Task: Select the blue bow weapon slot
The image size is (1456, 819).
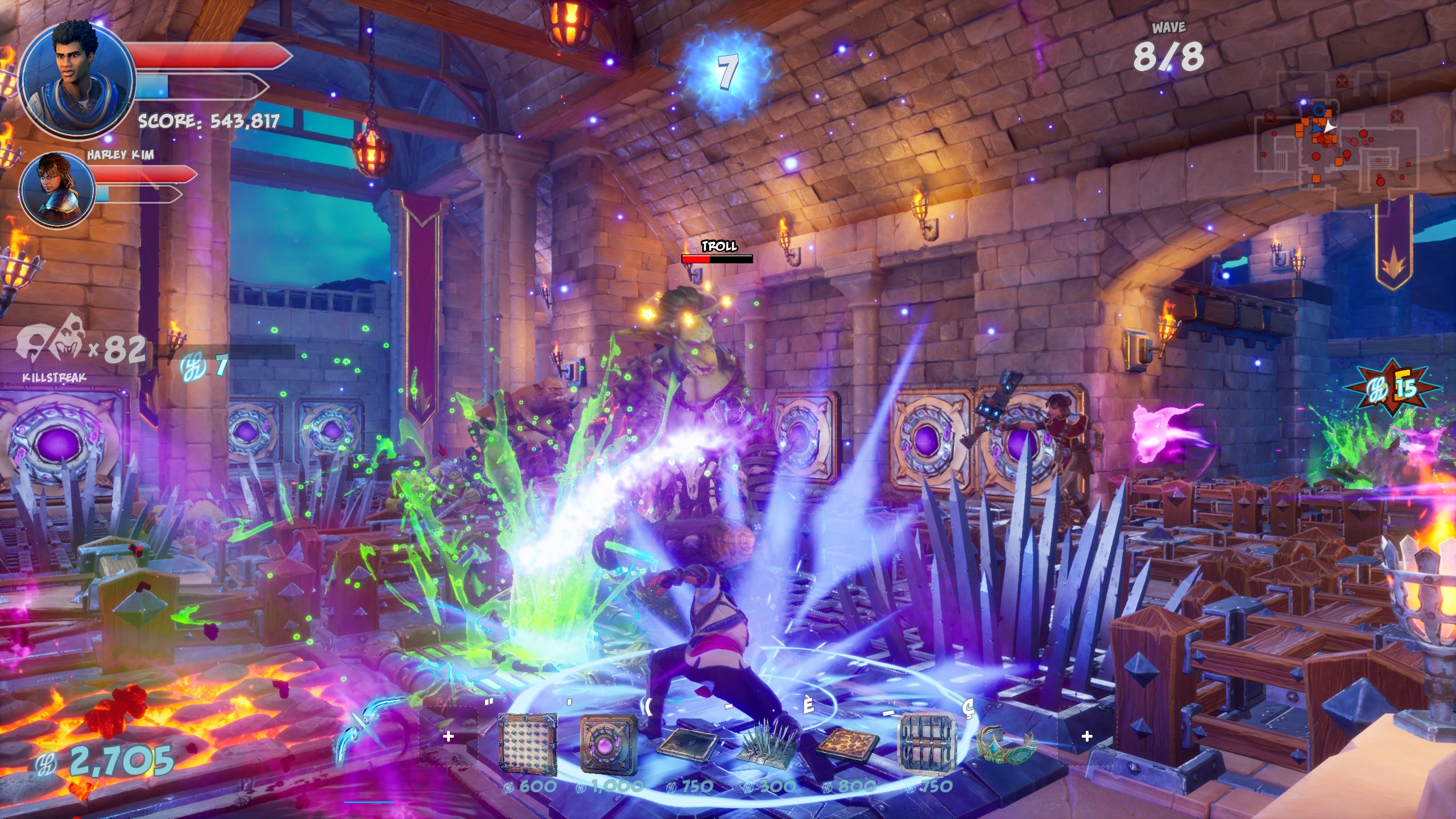Action: pyautogui.click(x=364, y=738)
